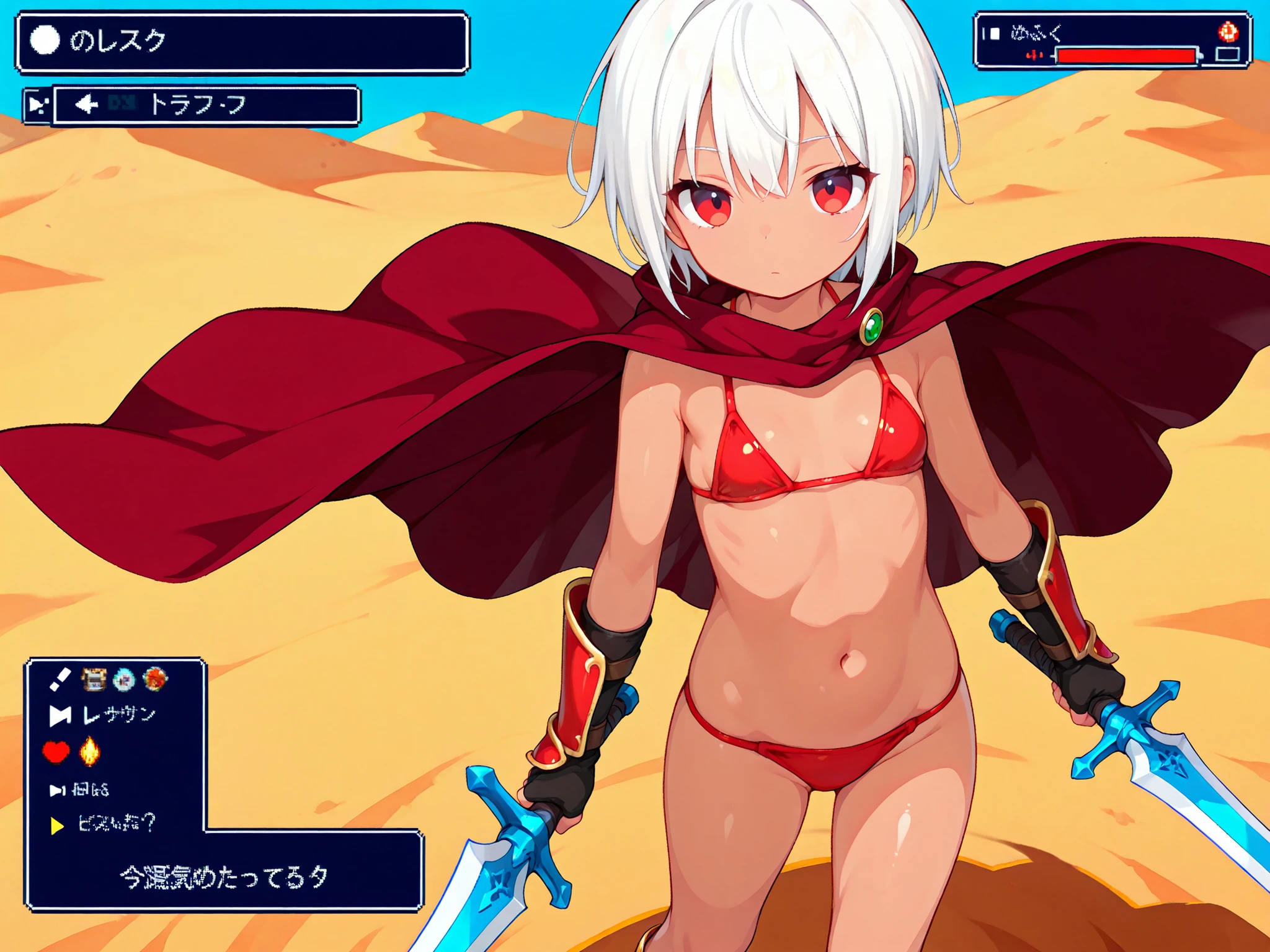
Task: Select the orange round orb in the menu
Action: pos(154,679)
